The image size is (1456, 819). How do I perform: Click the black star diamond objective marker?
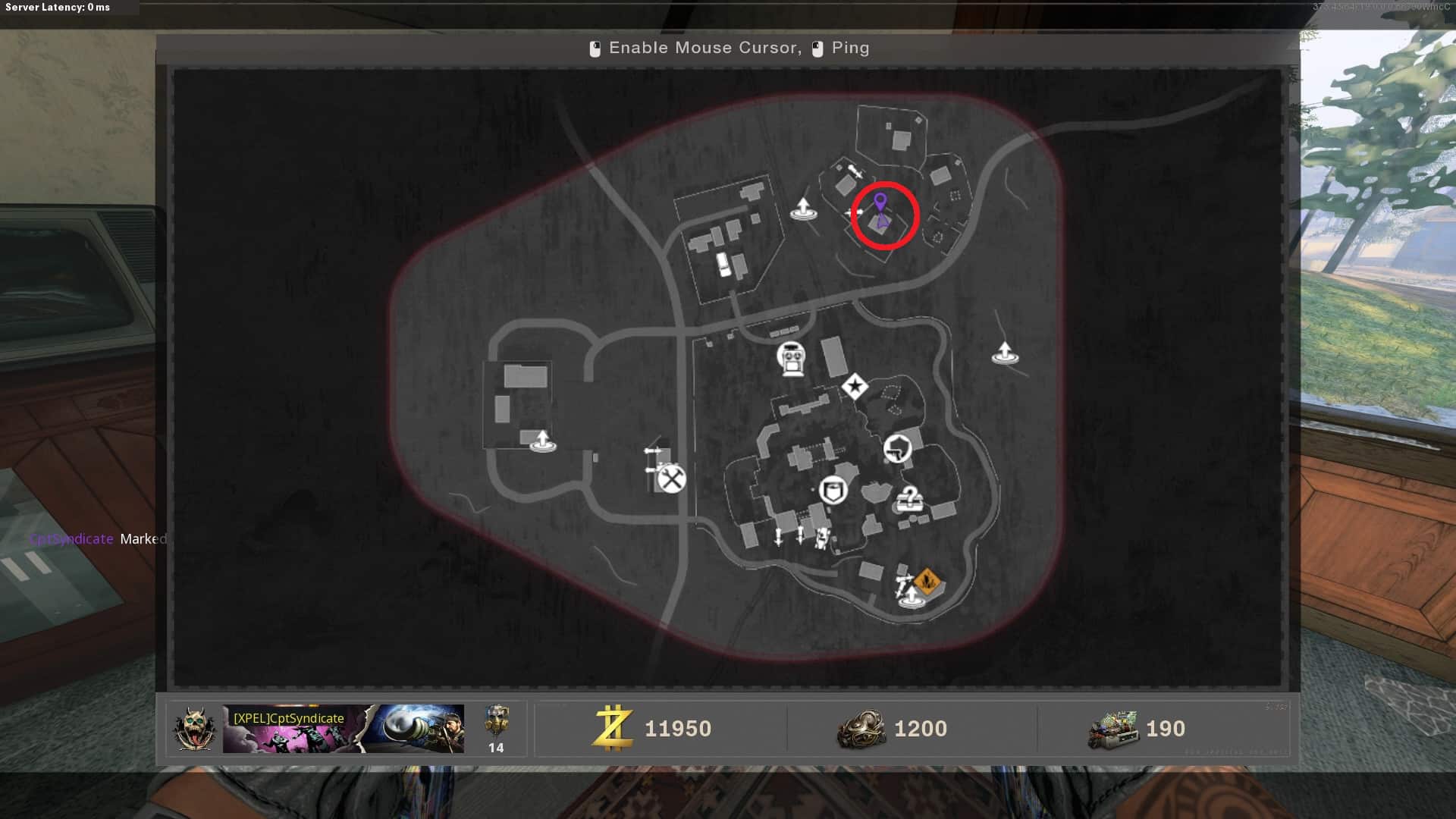tap(855, 387)
